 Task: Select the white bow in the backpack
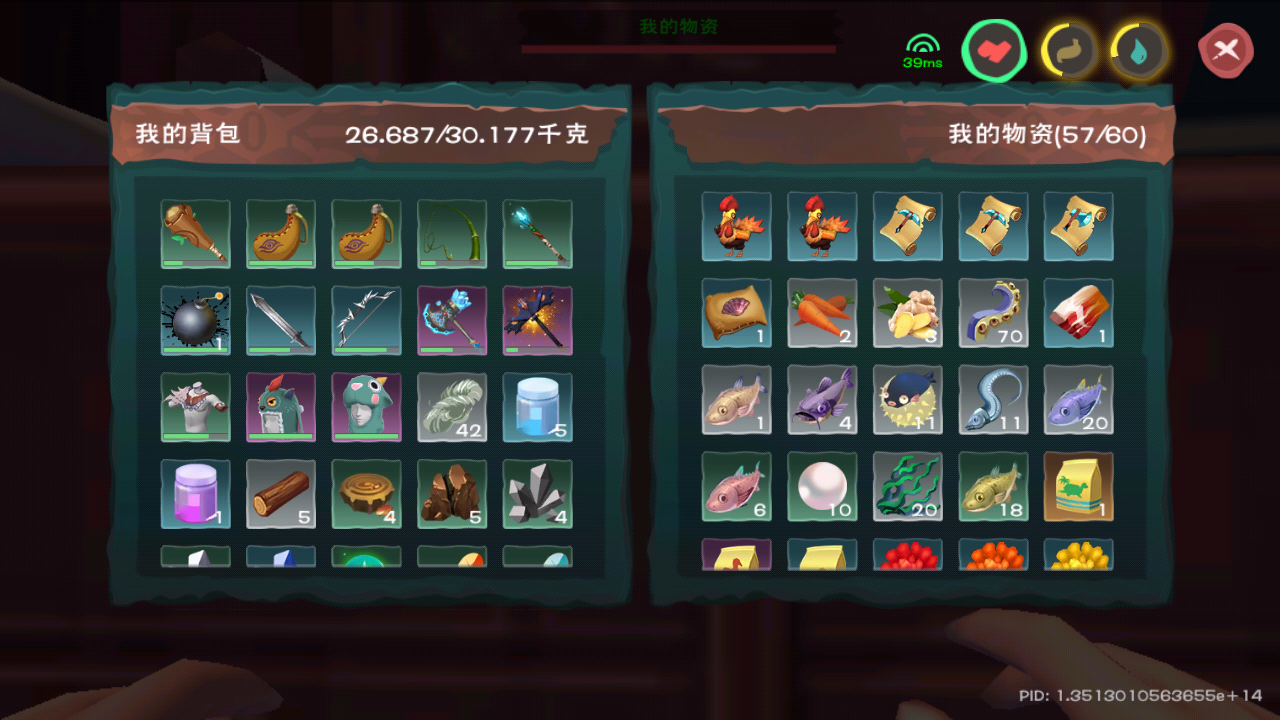[x=366, y=320]
